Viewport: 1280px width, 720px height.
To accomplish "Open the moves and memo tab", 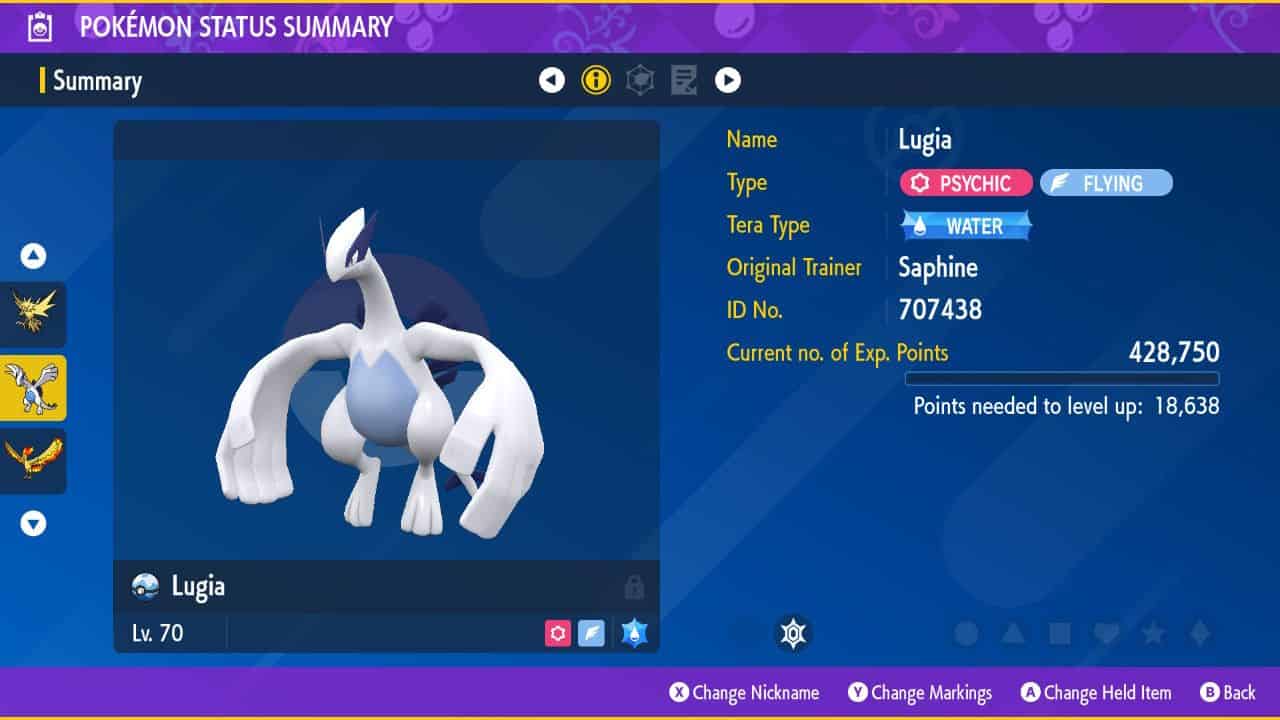I will (x=684, y=81).
